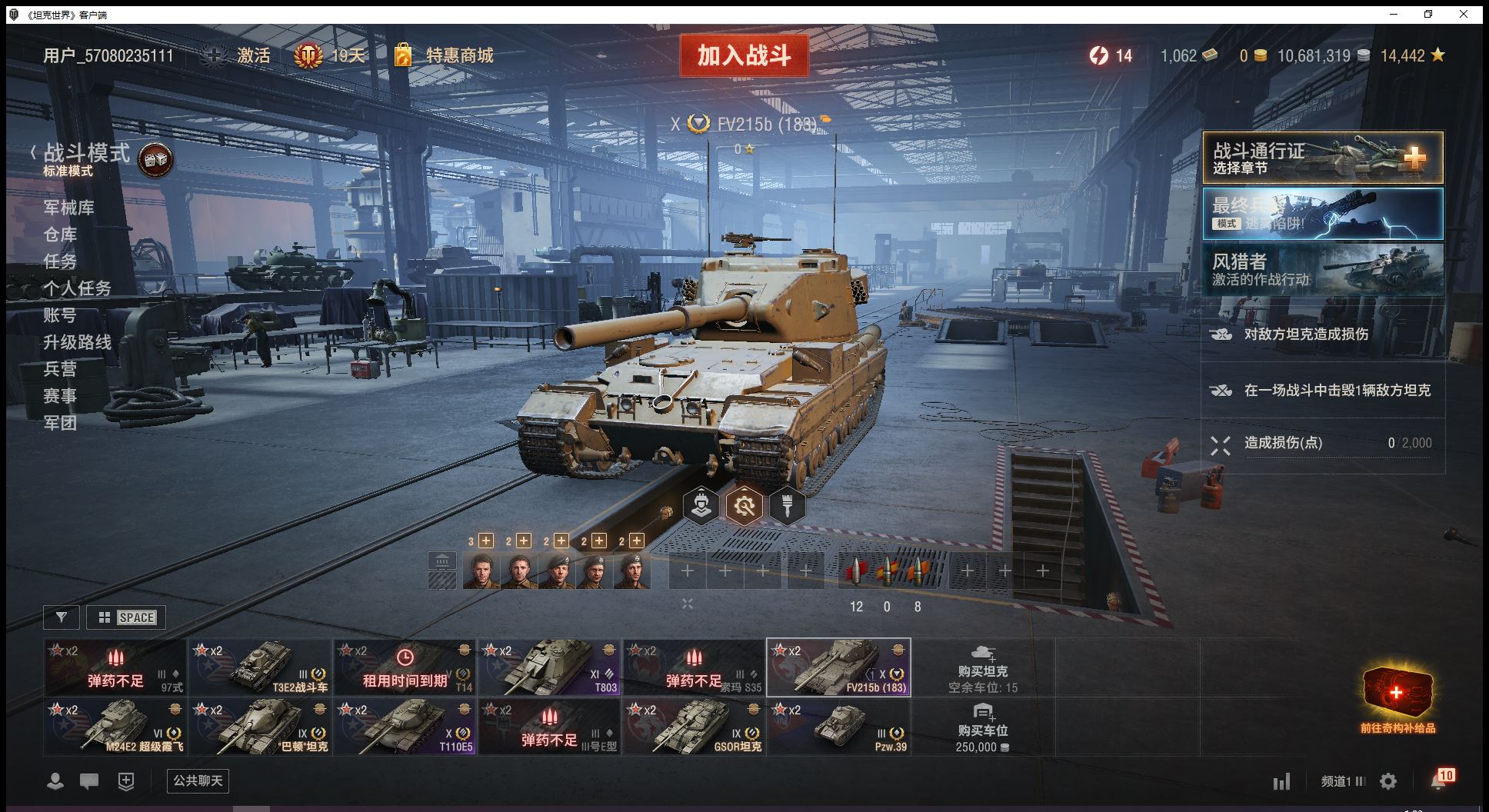Image resolution: width=1489 pixels, height=812 pixels.
Task: Select the T803 tank tile
Action: (550, 667)
